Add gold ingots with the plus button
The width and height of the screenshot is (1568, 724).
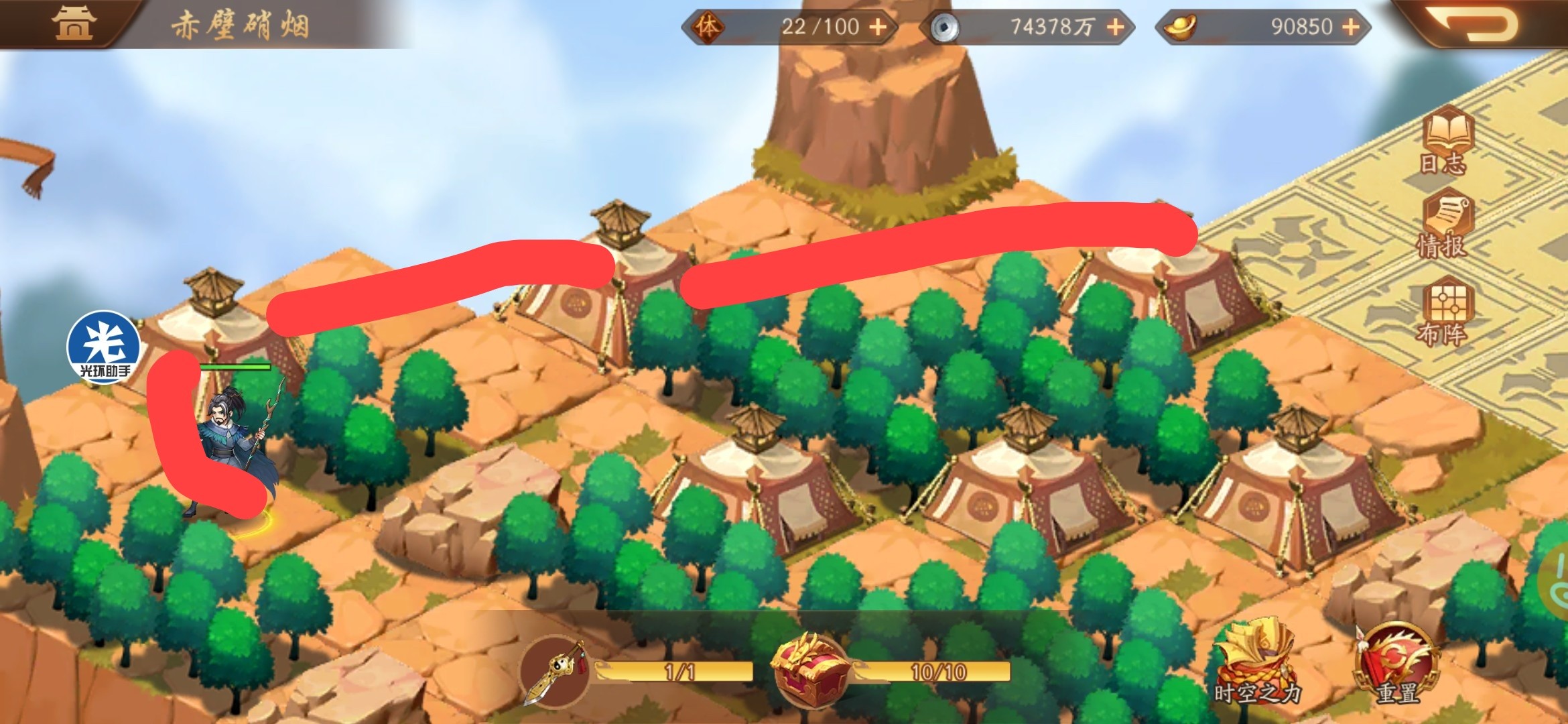tap(1351, 27)
